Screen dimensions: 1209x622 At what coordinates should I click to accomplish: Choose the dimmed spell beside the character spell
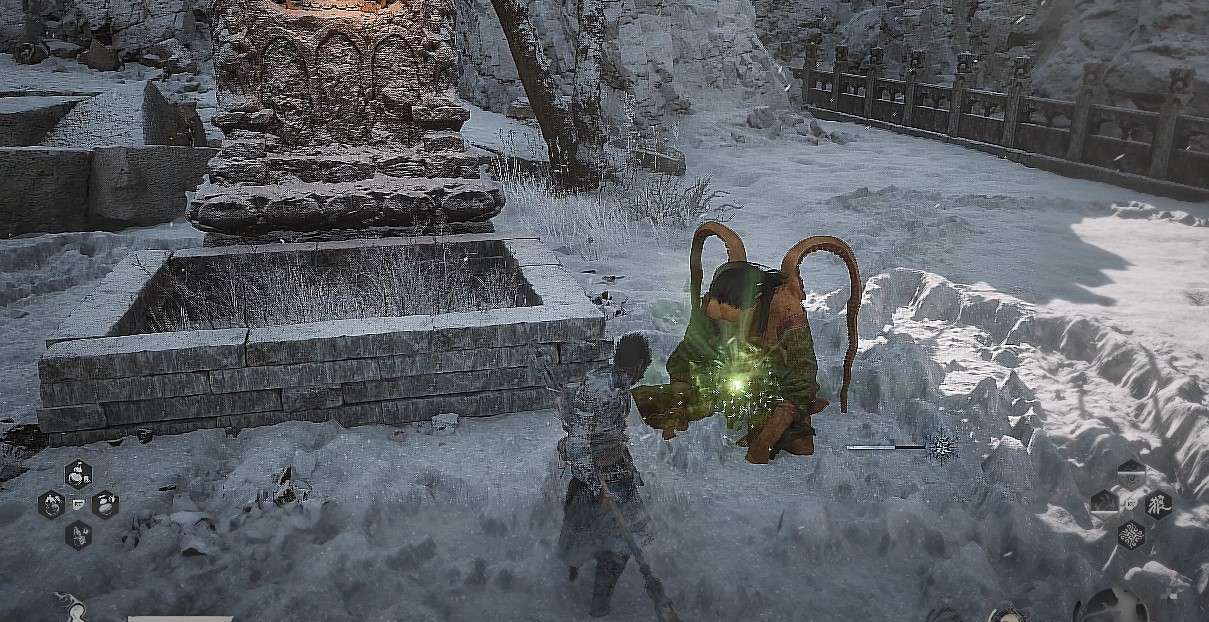[1104, 502]
